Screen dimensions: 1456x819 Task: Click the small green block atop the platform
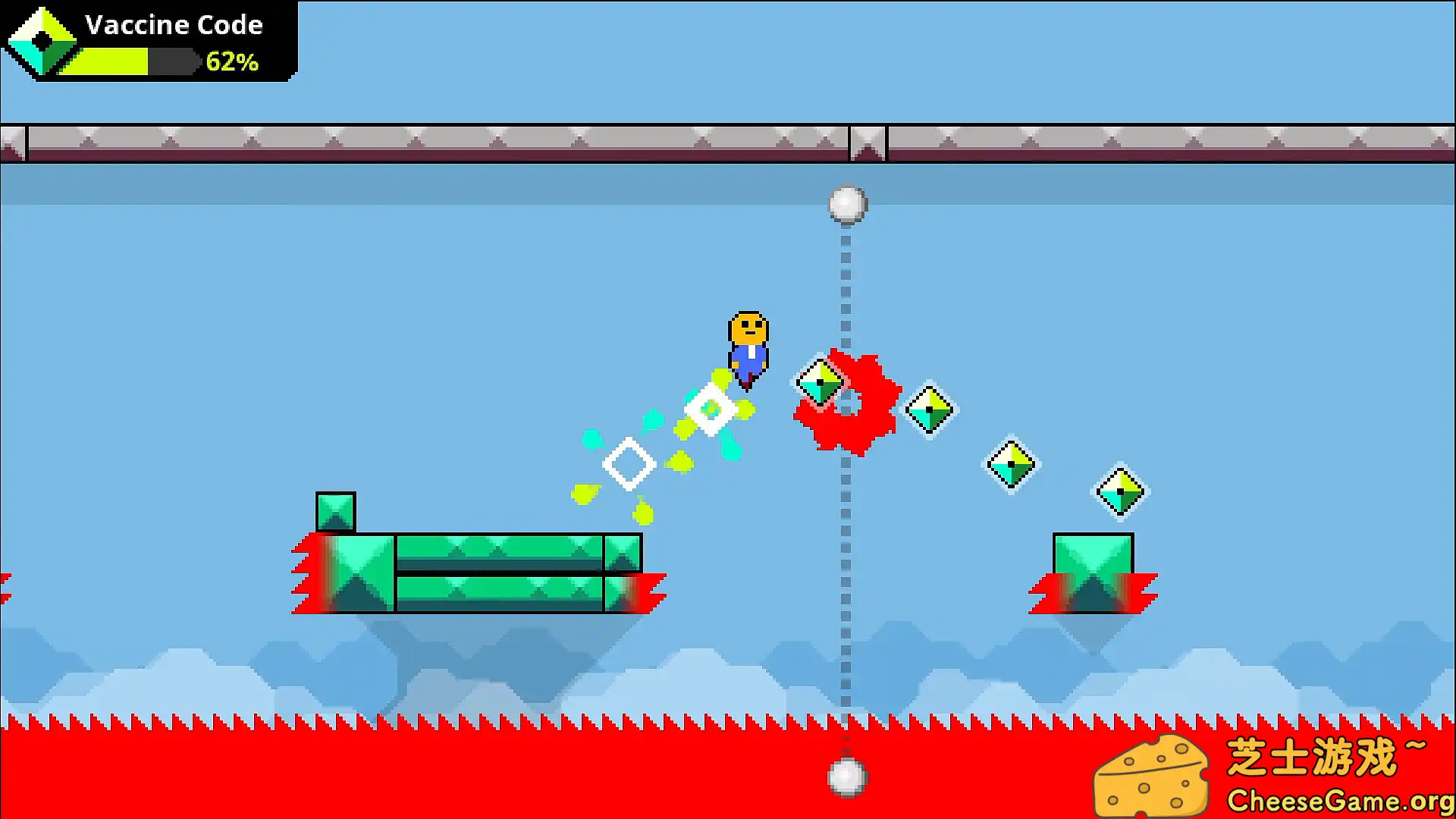pos(336,511)
